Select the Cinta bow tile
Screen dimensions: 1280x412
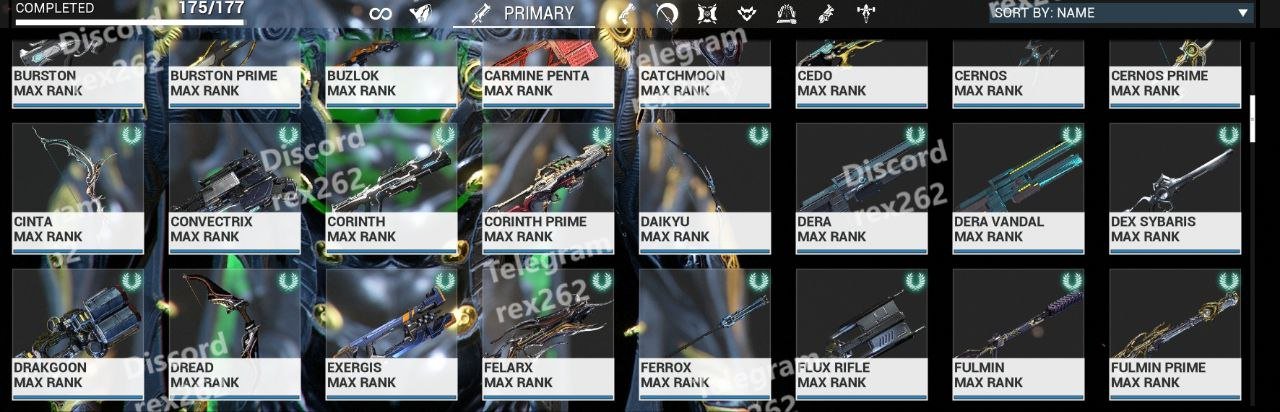pos(78,189)
